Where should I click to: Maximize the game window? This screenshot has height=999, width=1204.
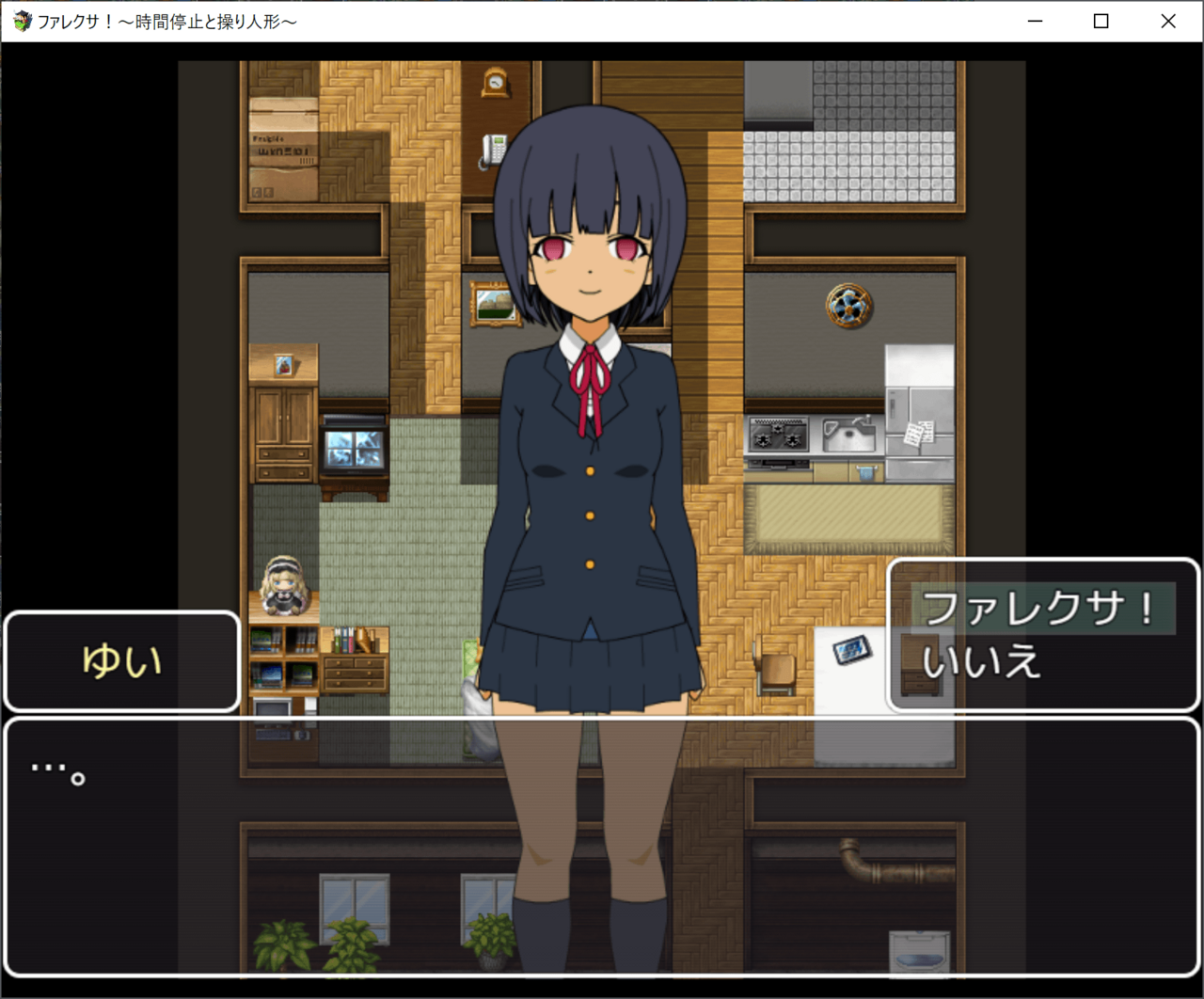[x=1101, y=21]
